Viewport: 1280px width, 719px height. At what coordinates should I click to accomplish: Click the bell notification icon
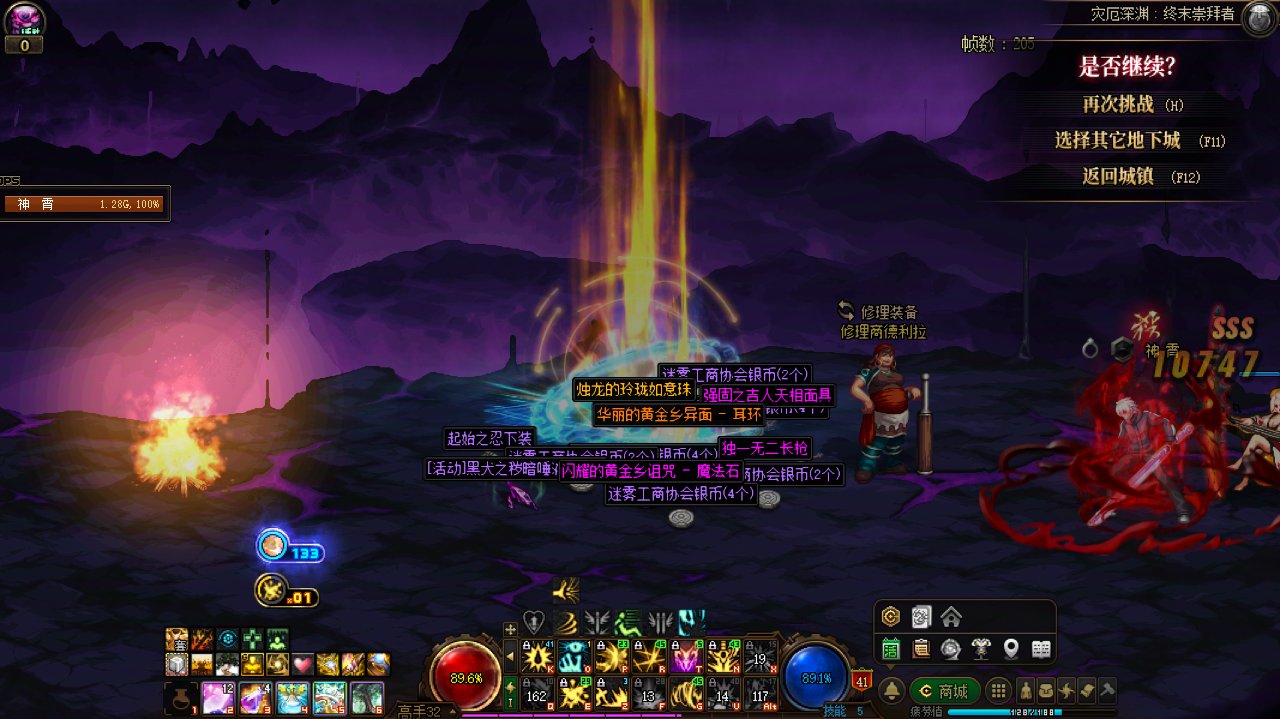click(x=891, y=691)
